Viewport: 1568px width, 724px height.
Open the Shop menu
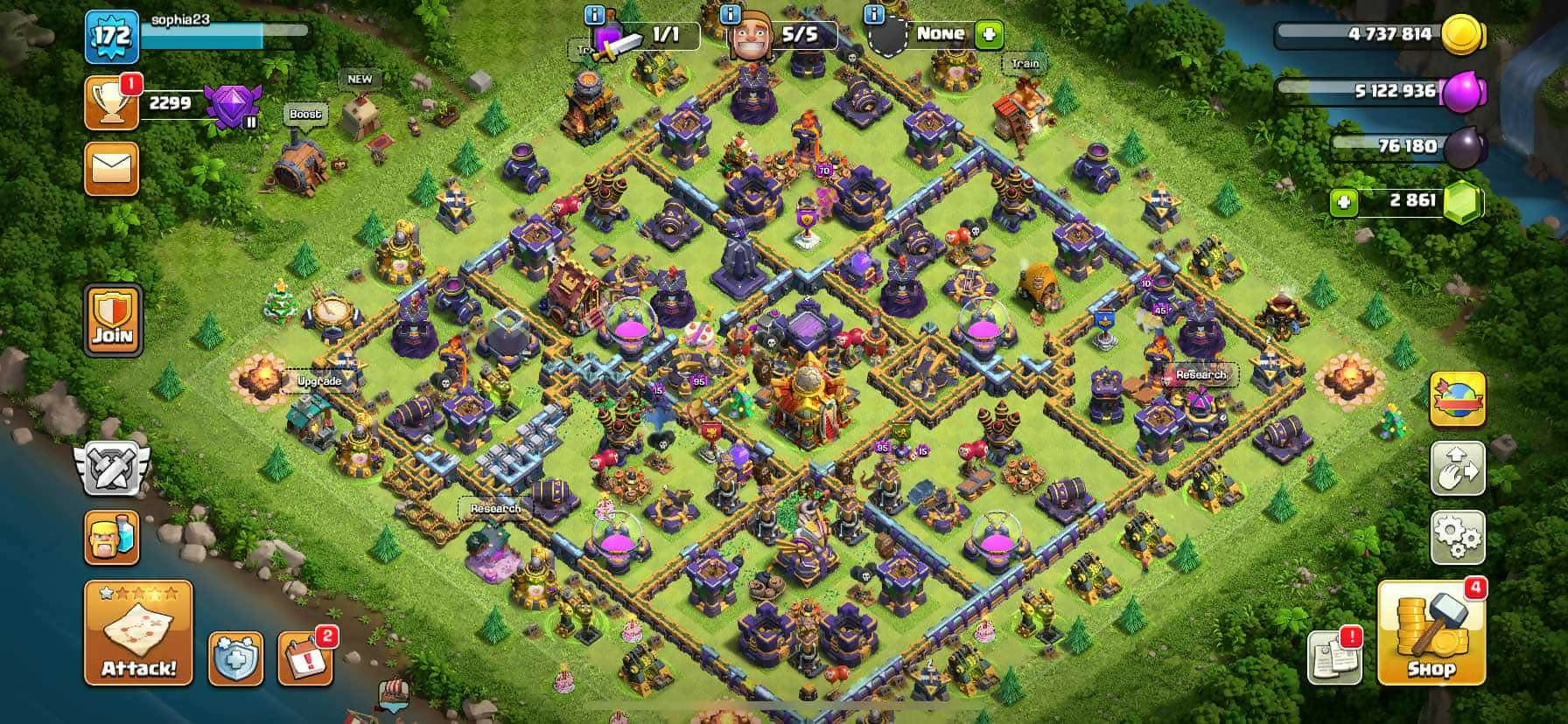pyautogui.click(x=1431, y=633)
